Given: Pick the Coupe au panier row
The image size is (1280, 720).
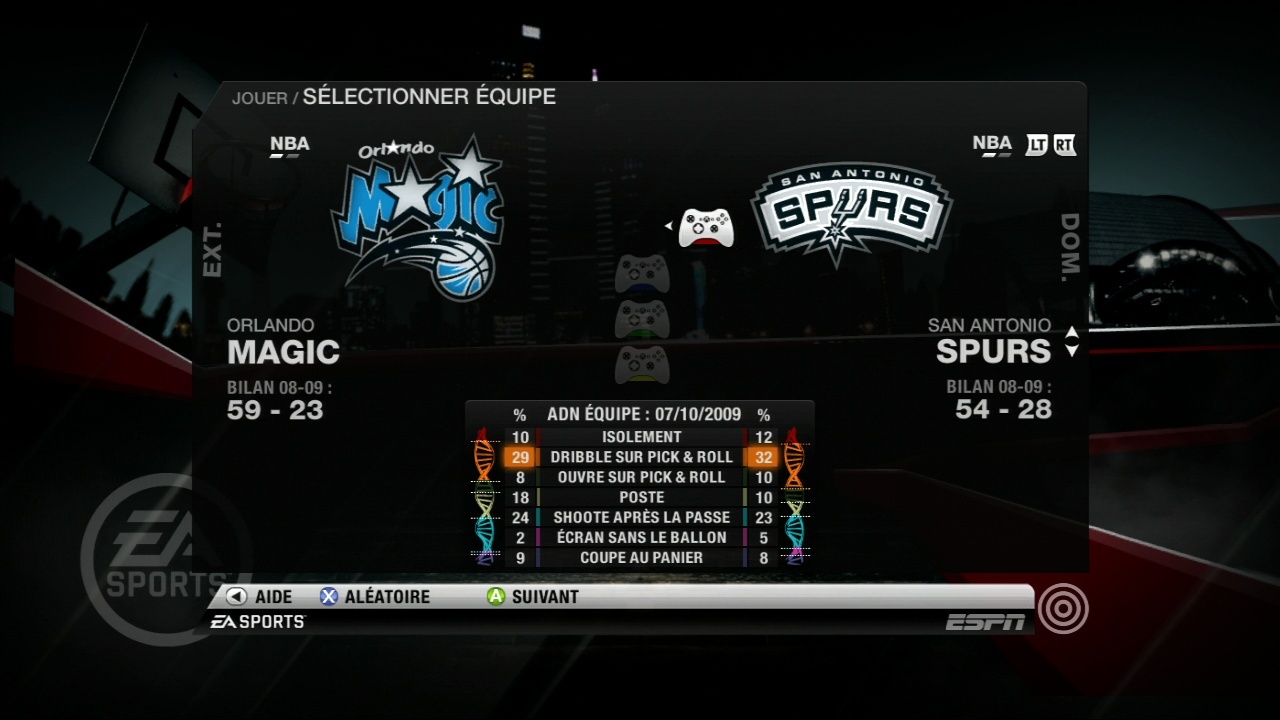Looking at the screenshot, I should coord(641,557).
